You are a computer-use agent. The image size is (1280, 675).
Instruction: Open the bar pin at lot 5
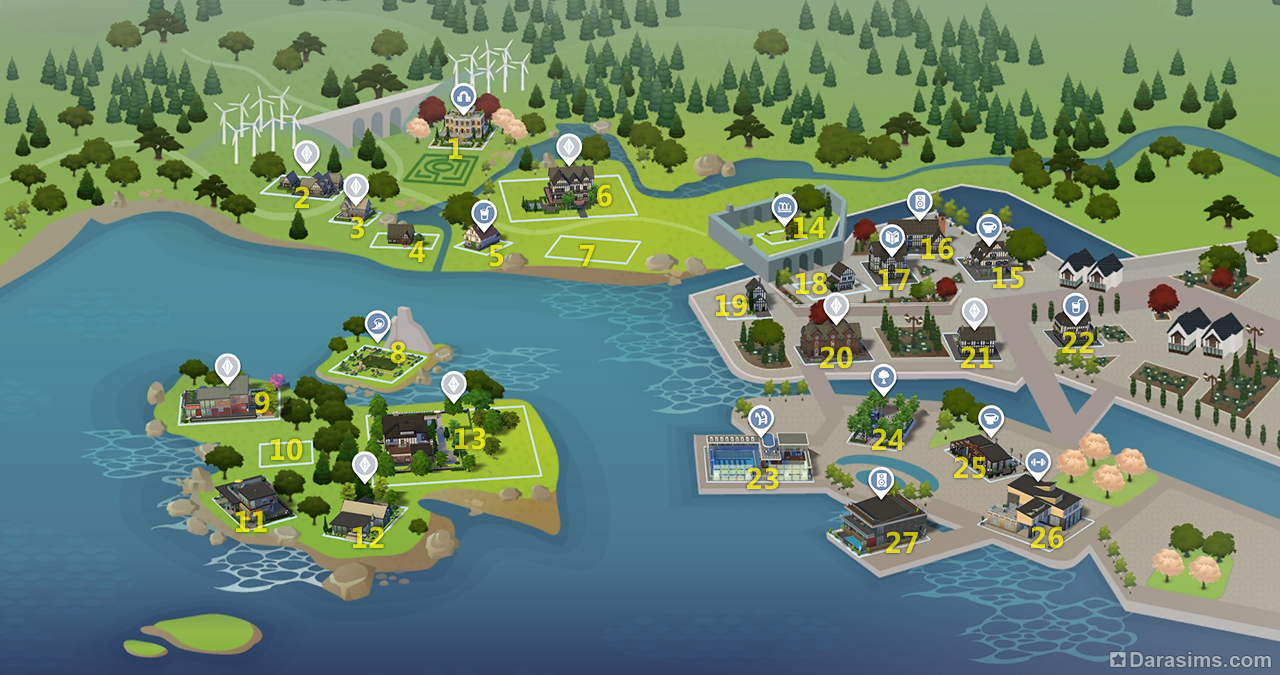(x=483, y=213)
